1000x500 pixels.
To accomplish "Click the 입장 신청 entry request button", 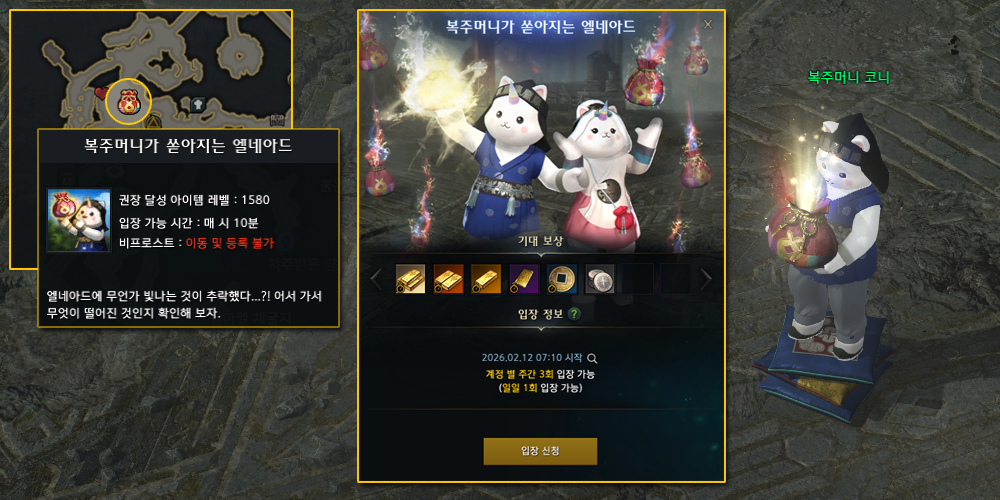I will click(540, 451).
